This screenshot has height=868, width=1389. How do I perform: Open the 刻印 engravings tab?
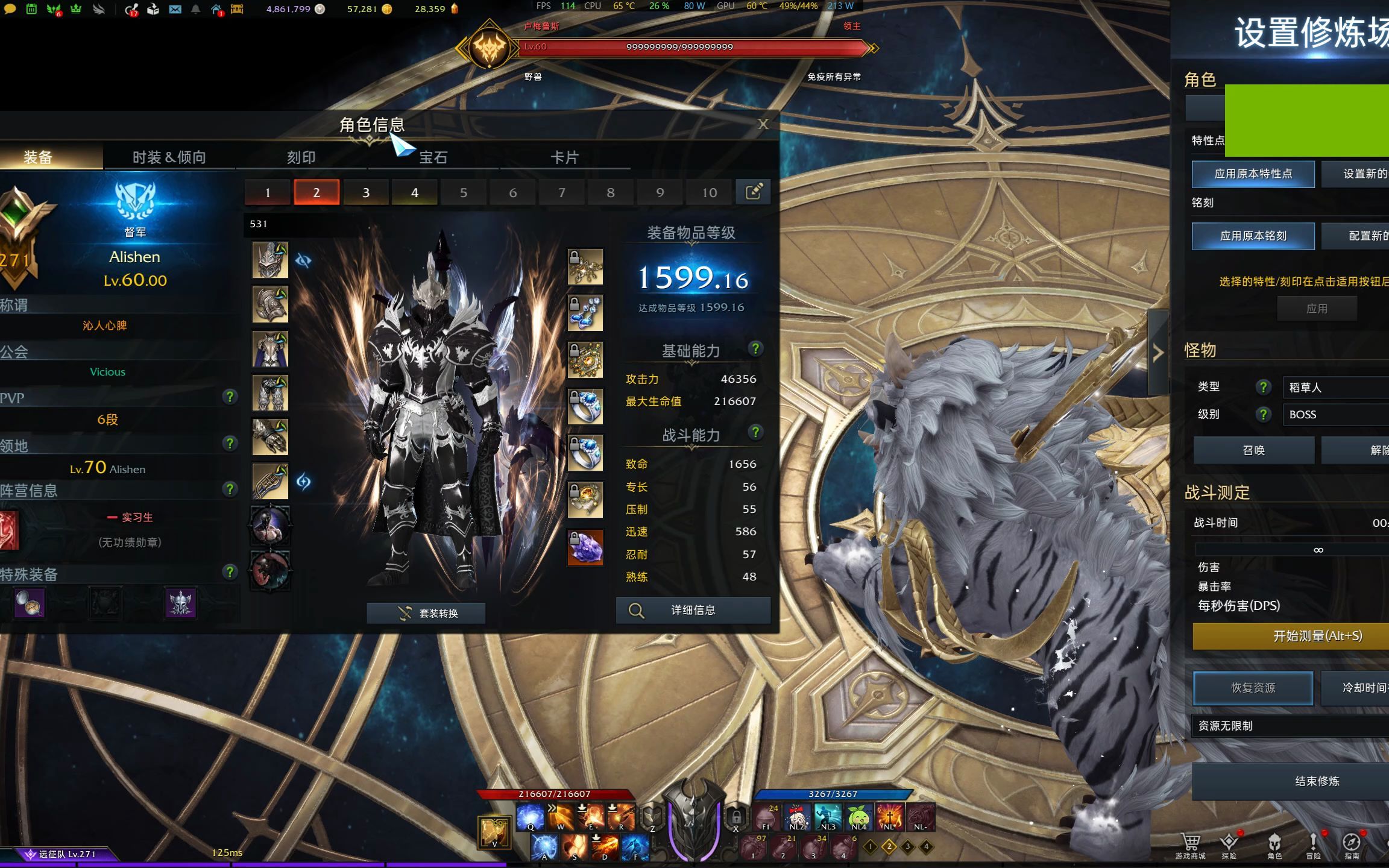[x=301, y=157]
